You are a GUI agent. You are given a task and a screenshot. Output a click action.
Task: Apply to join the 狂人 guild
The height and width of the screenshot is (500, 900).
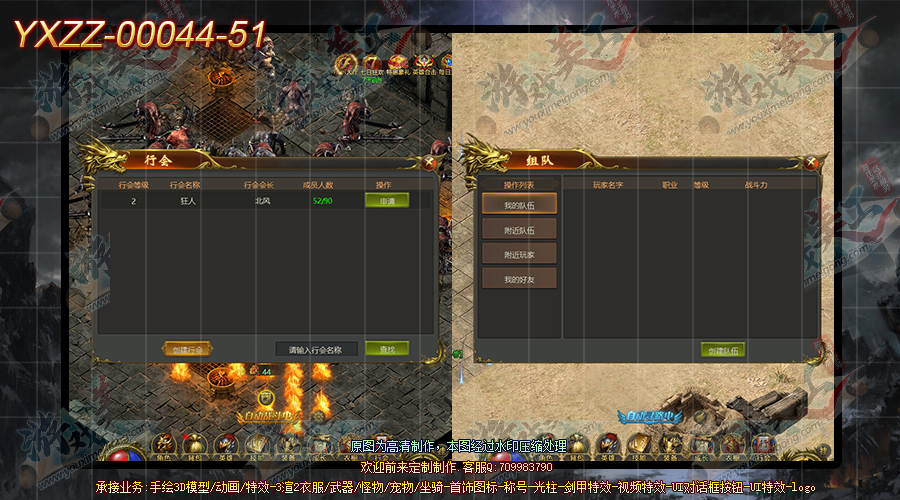point(386,201)
